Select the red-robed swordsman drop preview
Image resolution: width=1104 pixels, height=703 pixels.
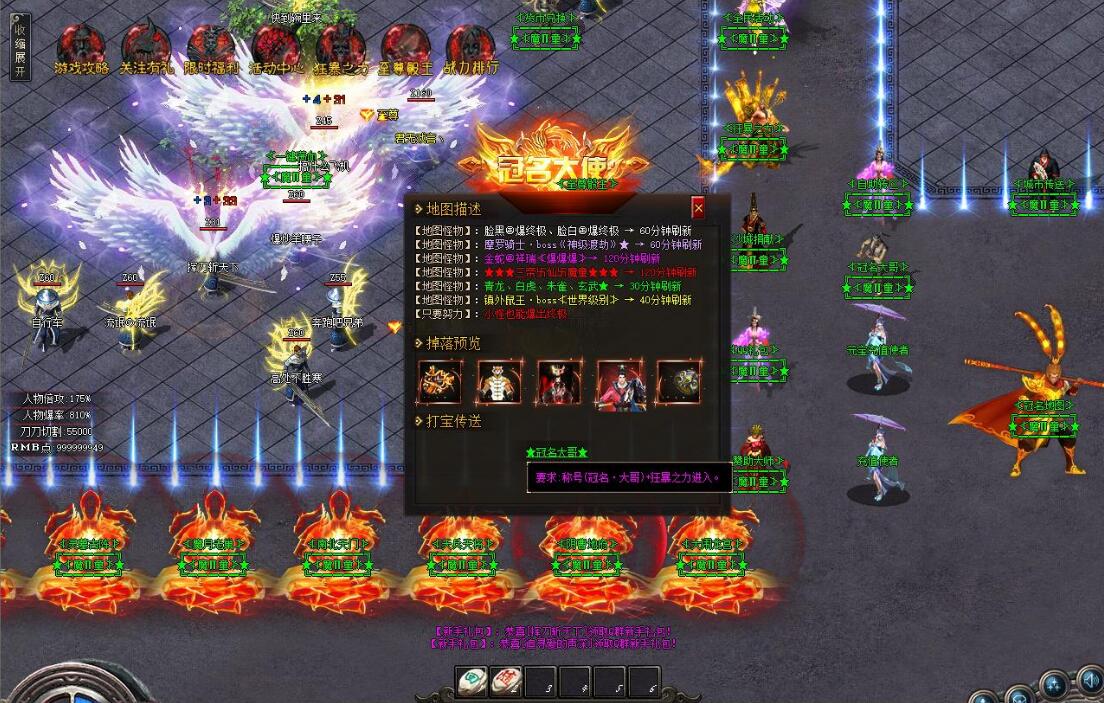[619, 381]
